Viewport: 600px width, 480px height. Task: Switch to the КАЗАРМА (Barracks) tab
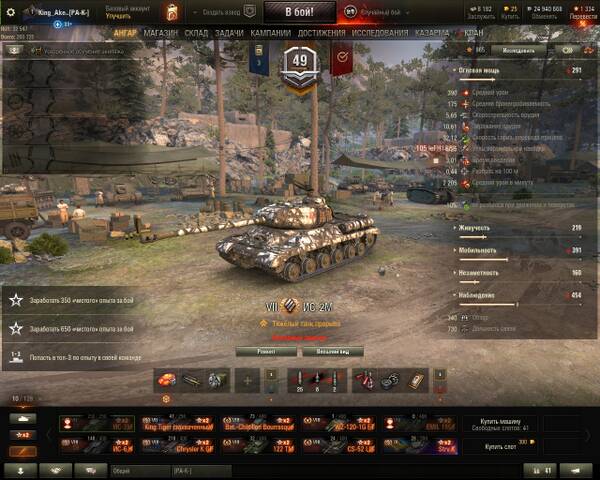pyautogui.click(x=431, y=33)
